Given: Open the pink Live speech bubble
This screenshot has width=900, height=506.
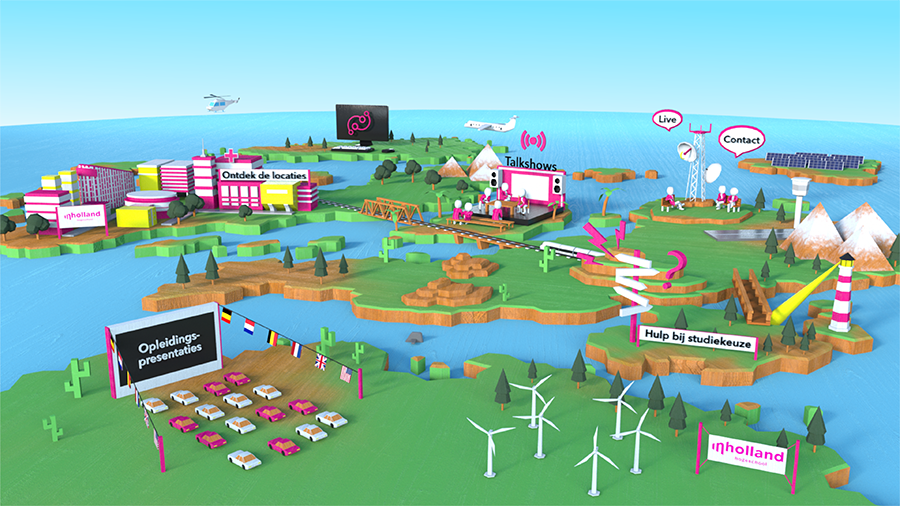Looking at the screenshot, I should pyautogui.click(x=665, y=120).
